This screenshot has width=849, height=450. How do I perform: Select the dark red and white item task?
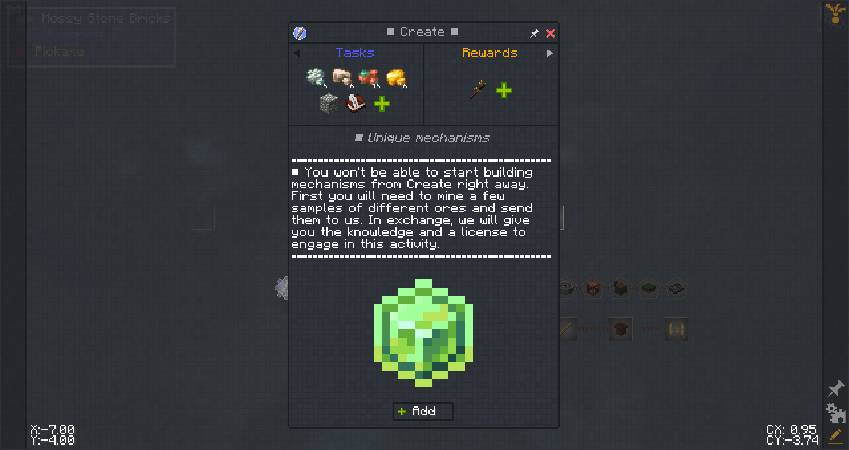[354, 103]
